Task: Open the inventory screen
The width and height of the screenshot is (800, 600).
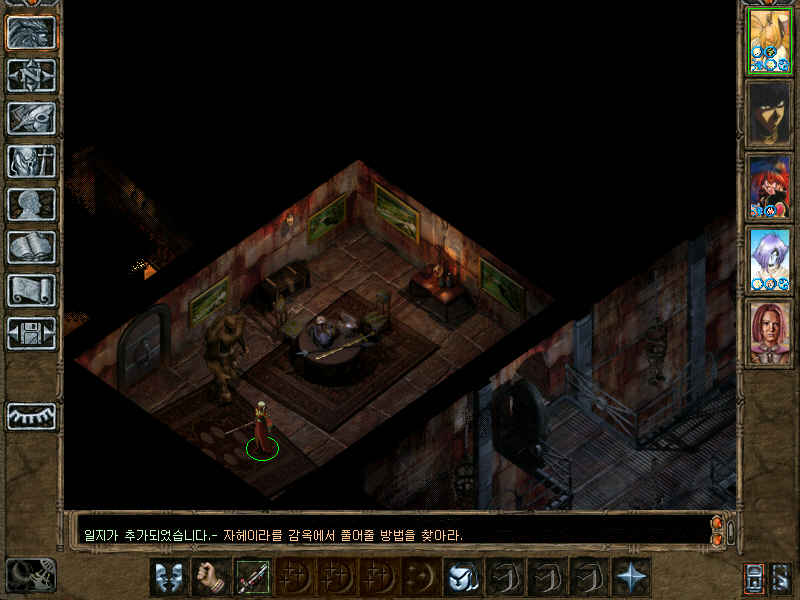Action: (x=31, y=161)
